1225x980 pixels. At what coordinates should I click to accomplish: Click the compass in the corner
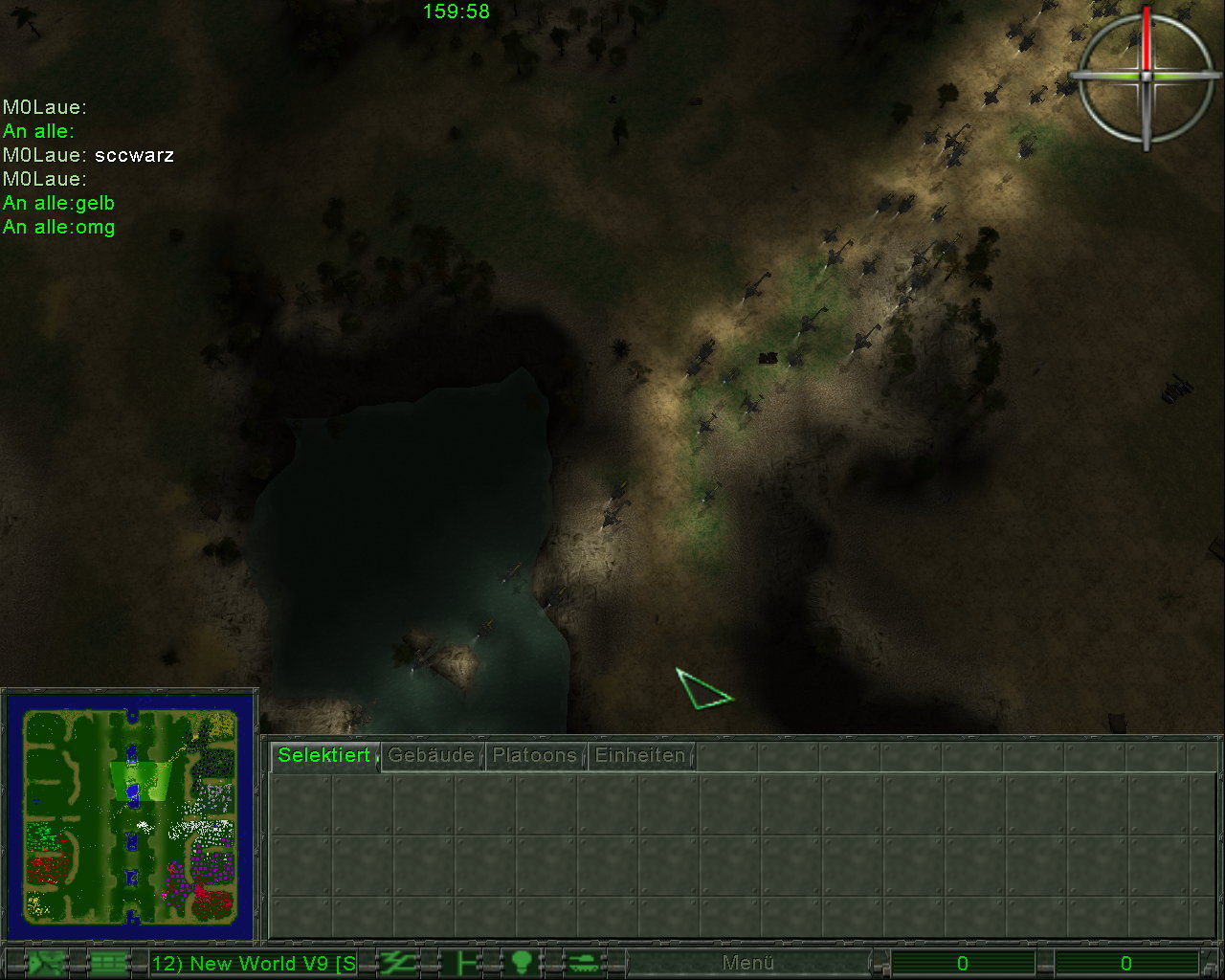click(x=1146, y=76)
